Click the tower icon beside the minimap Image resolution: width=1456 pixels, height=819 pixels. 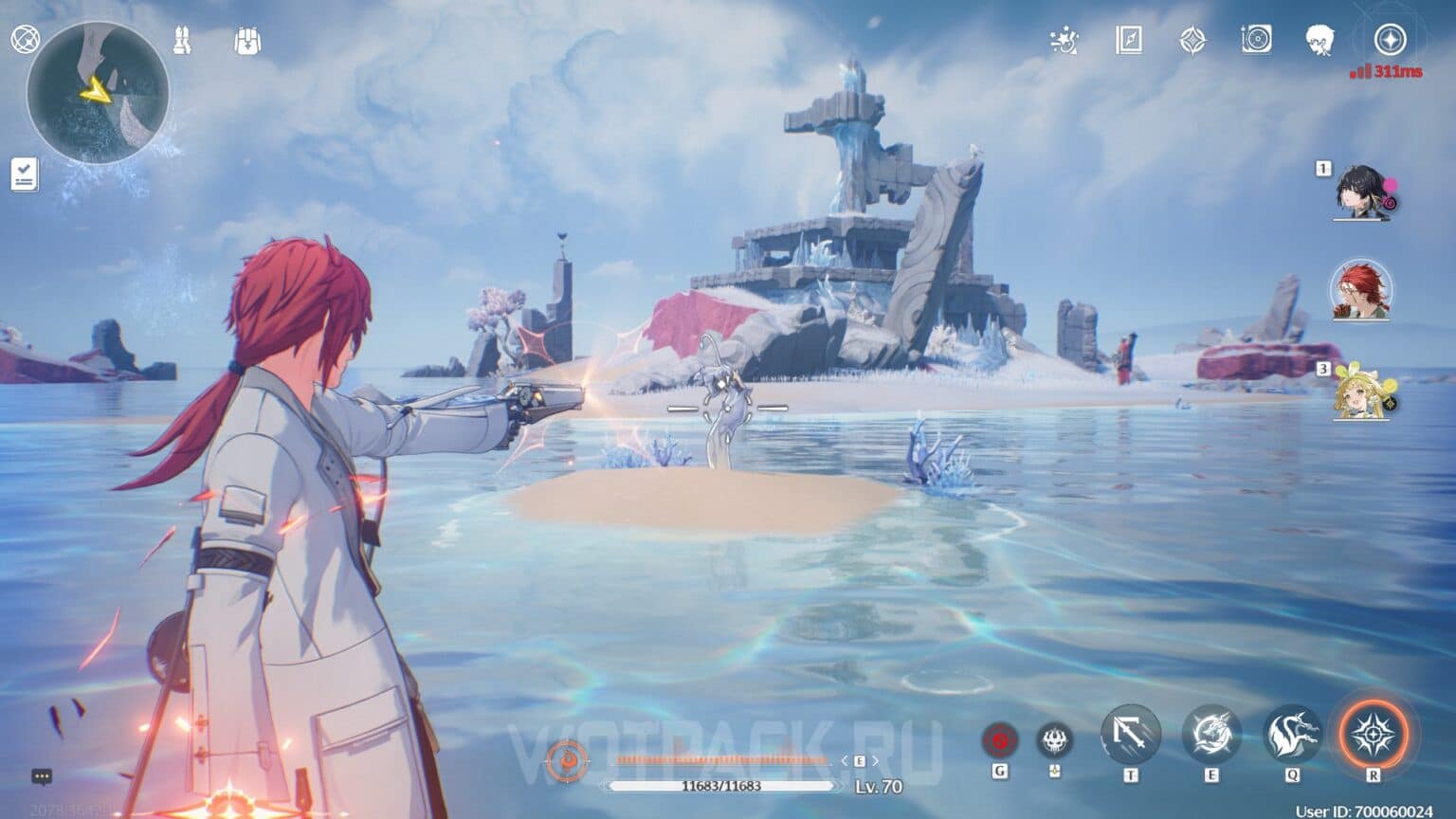tap(182, 41)
